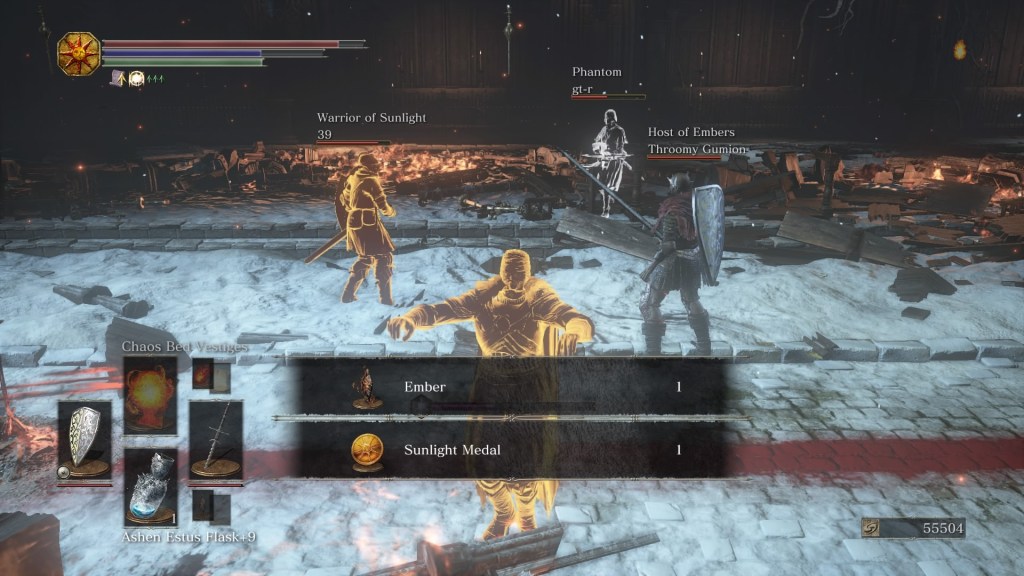
Task: Select the left-hand shield equipment slot
Action: point(84,440)
